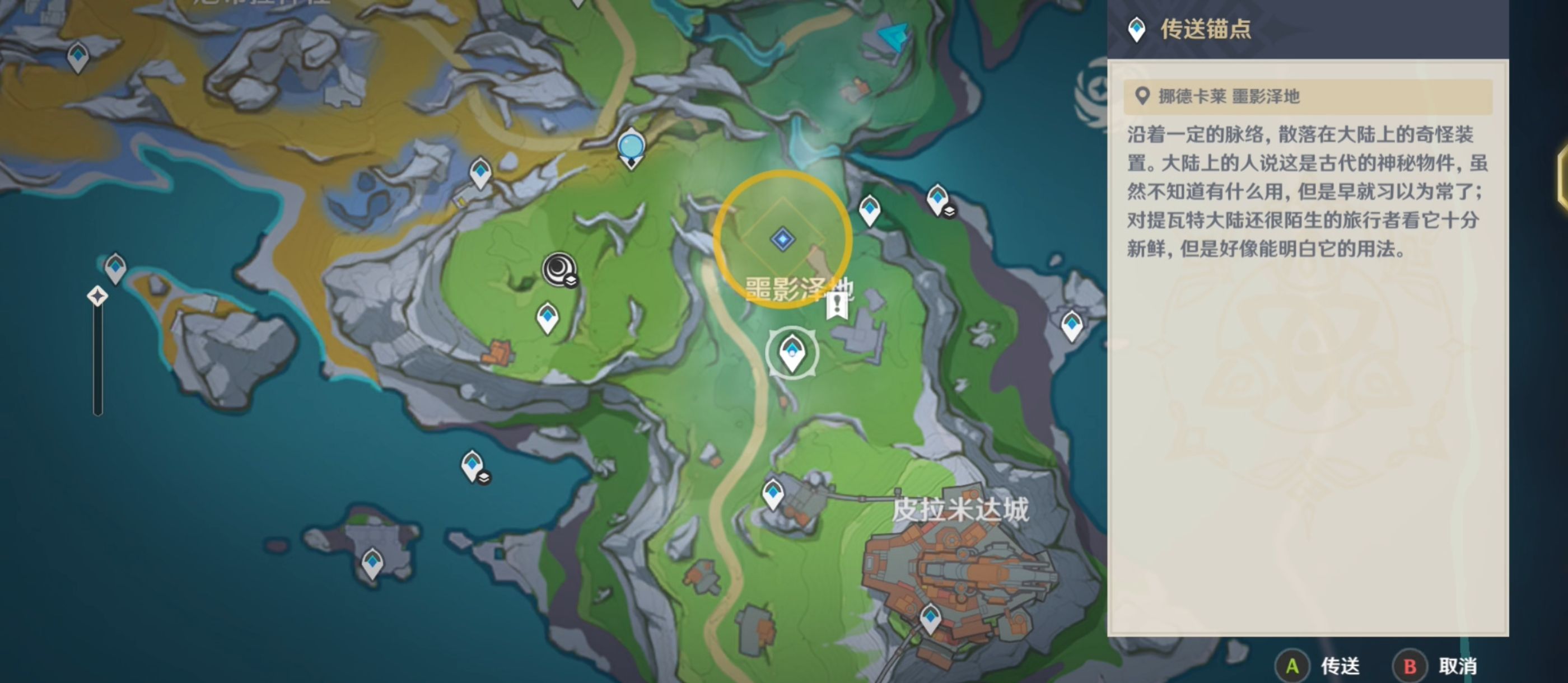Pick the waypoint directly below the spiral domain
The width and height of the screenshot is (1568, 683).
coord(547,316)
